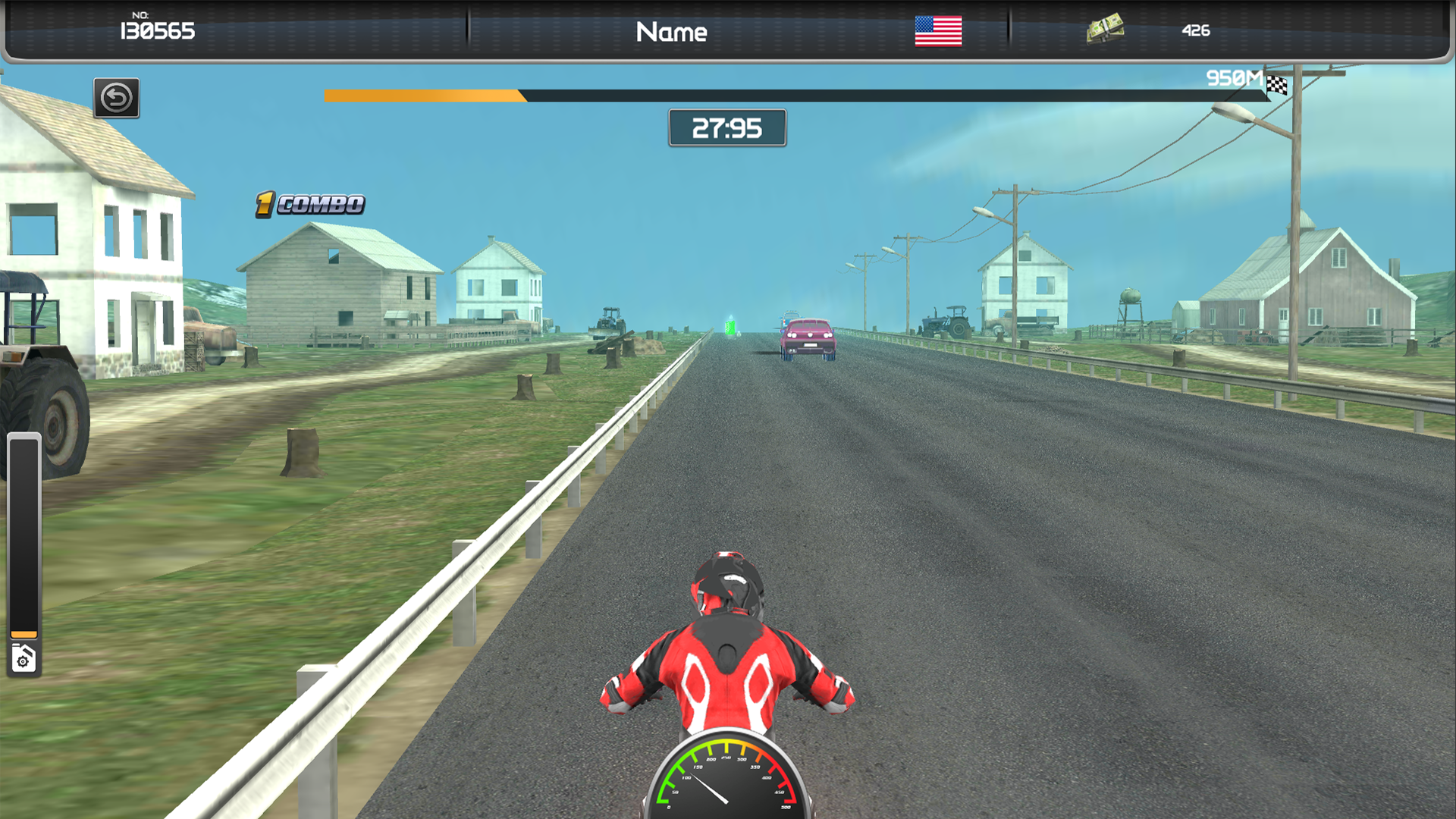Image resolution: width=1456 pixels, height=819 pixels.
Task: Click the Name field in the header
Action: (672, 32)
